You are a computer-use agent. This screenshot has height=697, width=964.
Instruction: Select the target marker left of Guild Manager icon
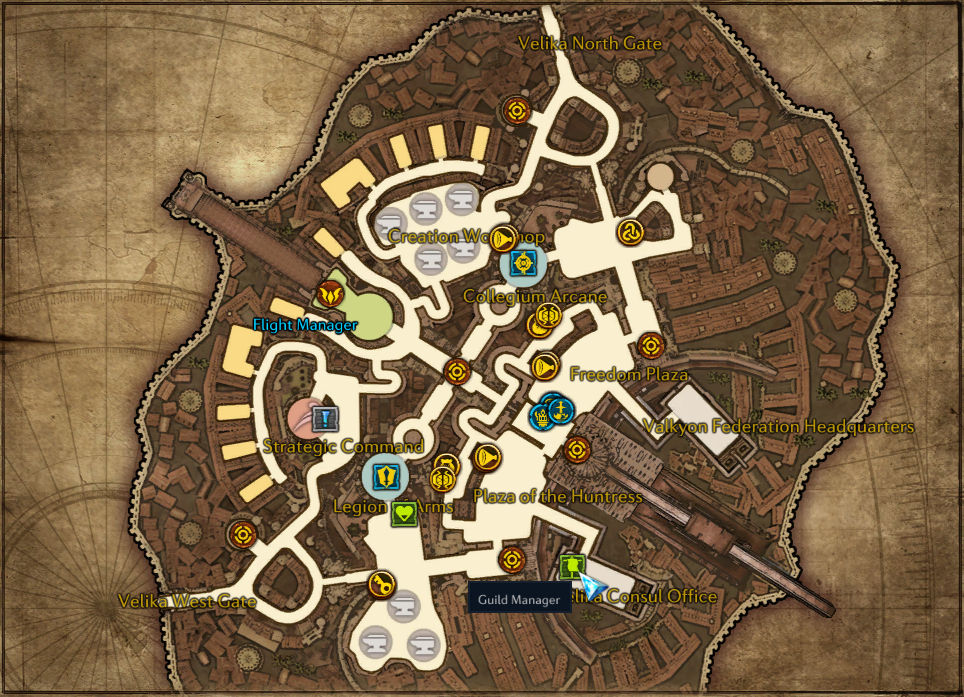click(512, 559)
